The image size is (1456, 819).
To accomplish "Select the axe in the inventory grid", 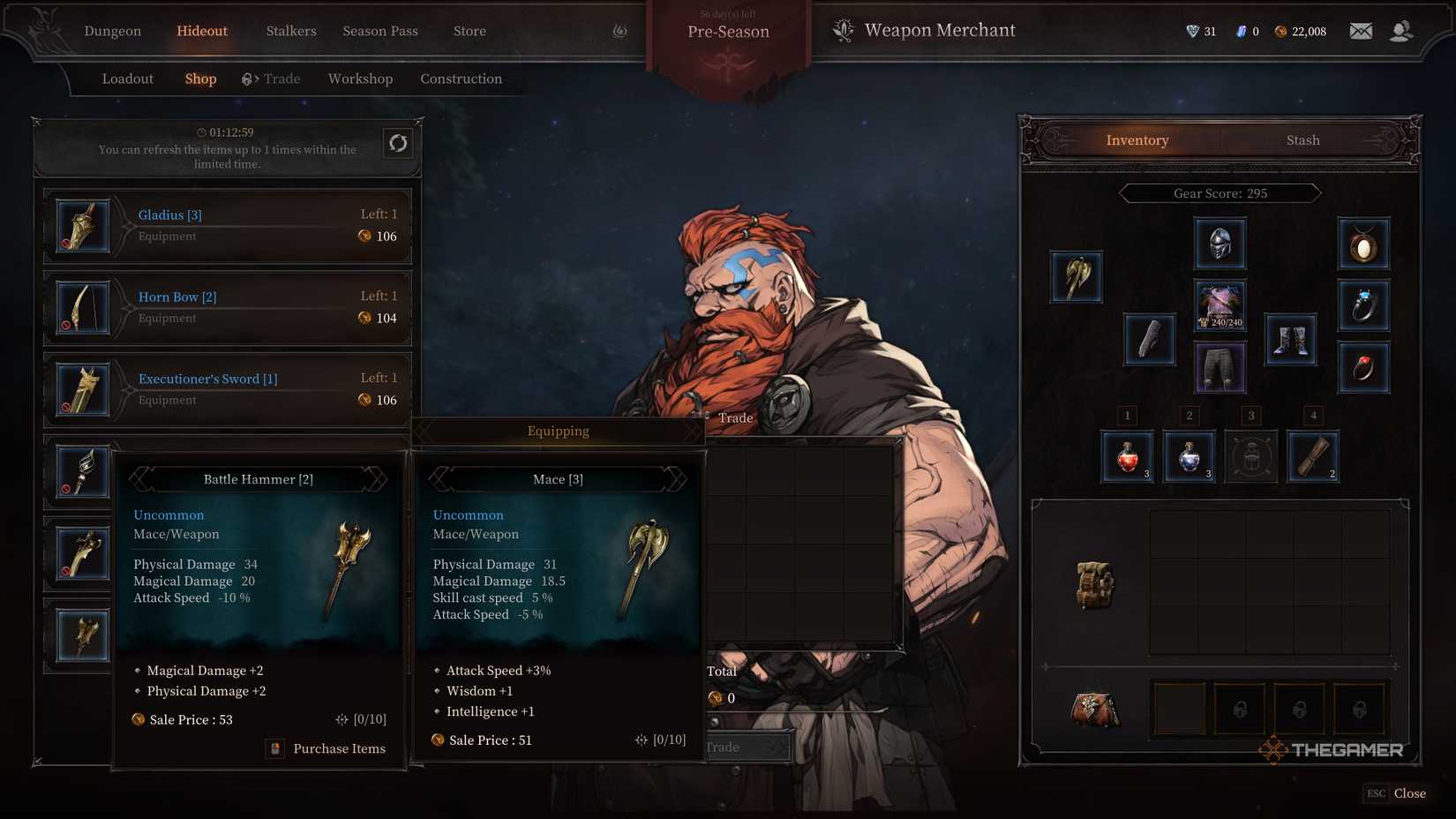I will coord(1076,276).
